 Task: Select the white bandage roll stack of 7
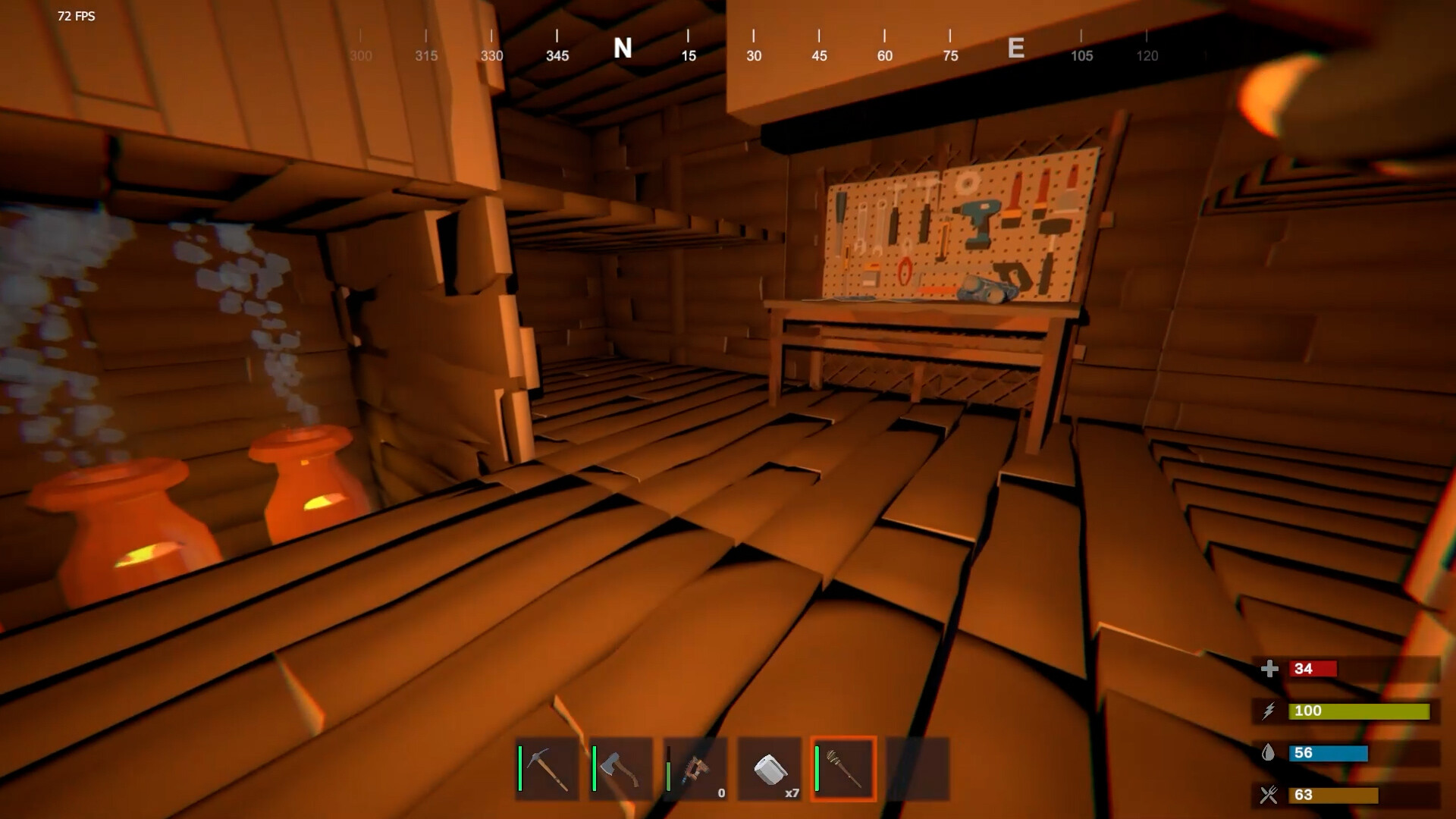point(769,769)
